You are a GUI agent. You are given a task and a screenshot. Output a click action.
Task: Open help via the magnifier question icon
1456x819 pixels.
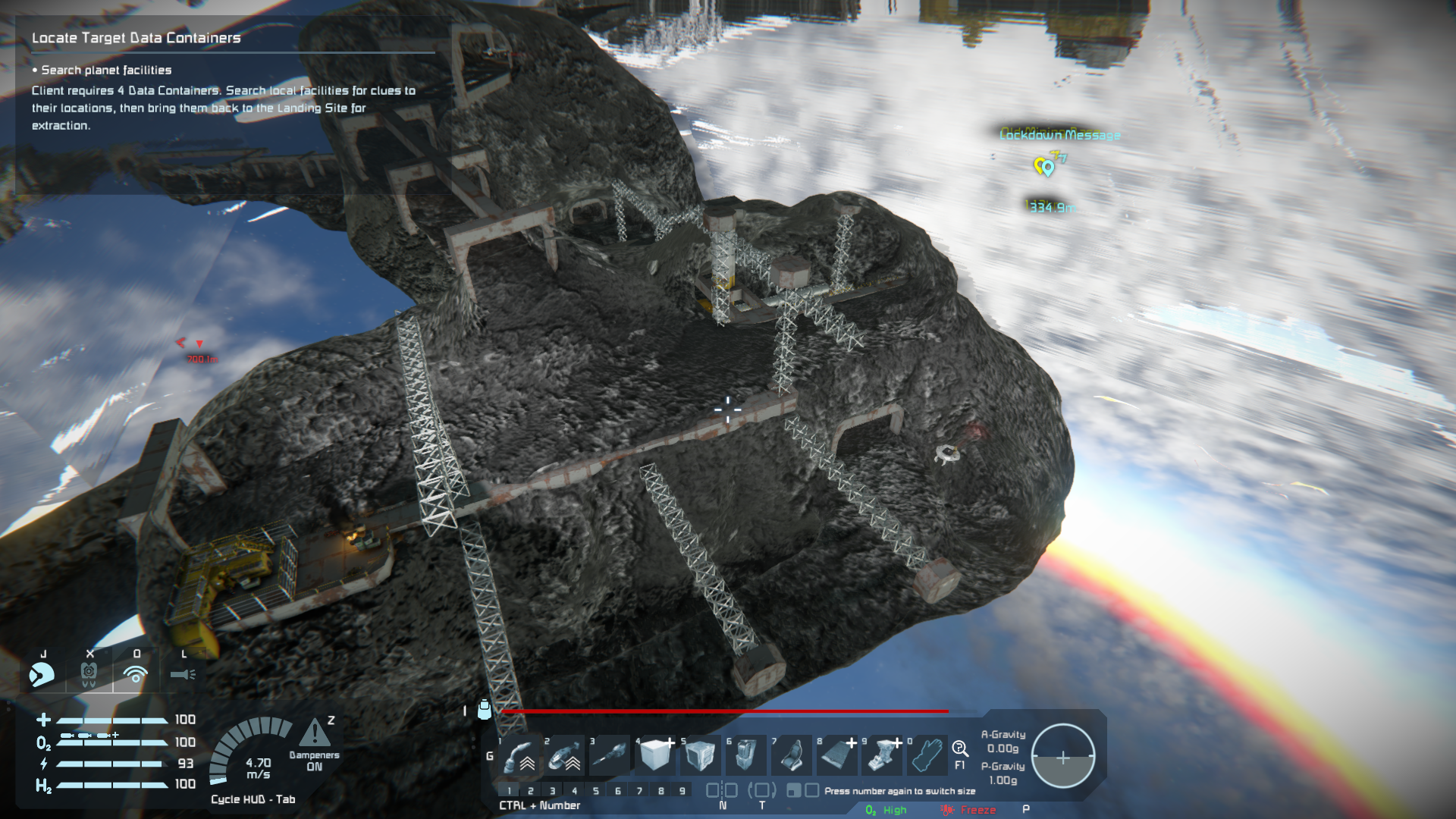[x=960, y=749]
